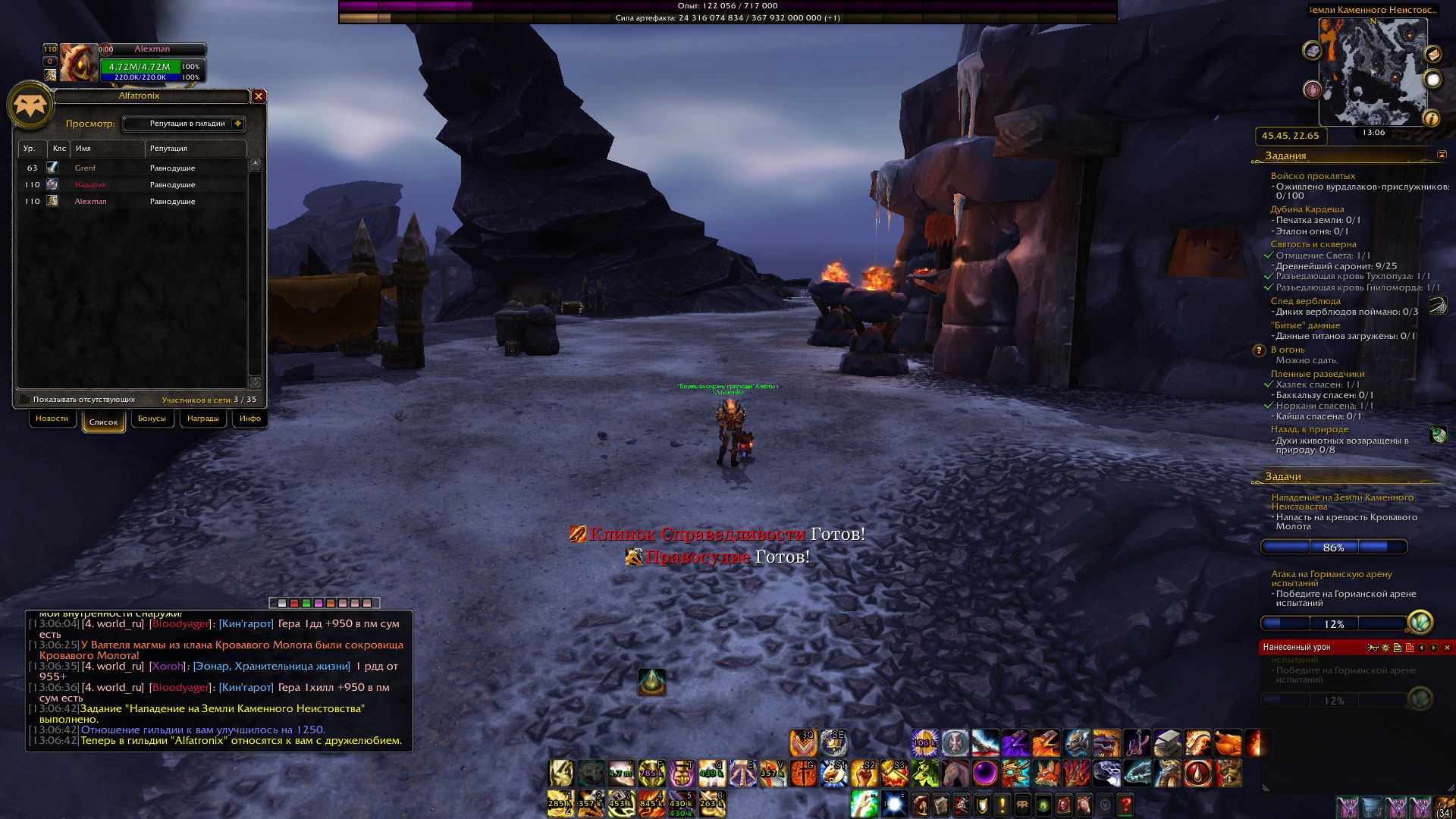The image size is (1456, 819).
Task: Toggle the «Показывать отсутствующих» checkbox
Action: click(x=24, y=399)
